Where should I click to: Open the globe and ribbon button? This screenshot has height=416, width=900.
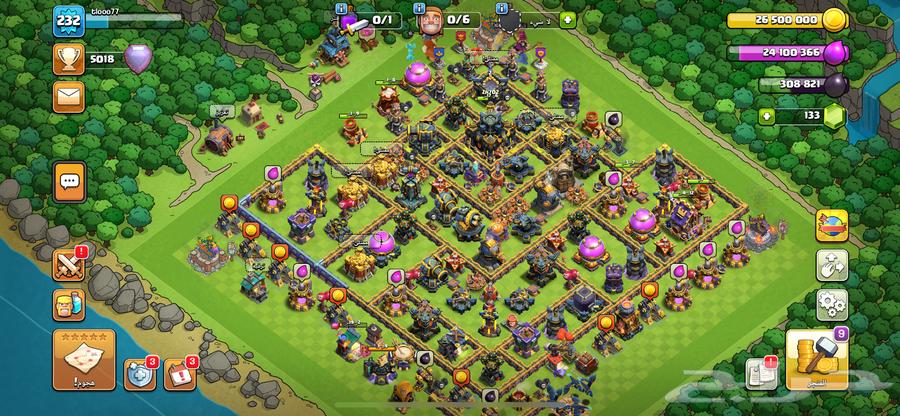tap(831, 225)
